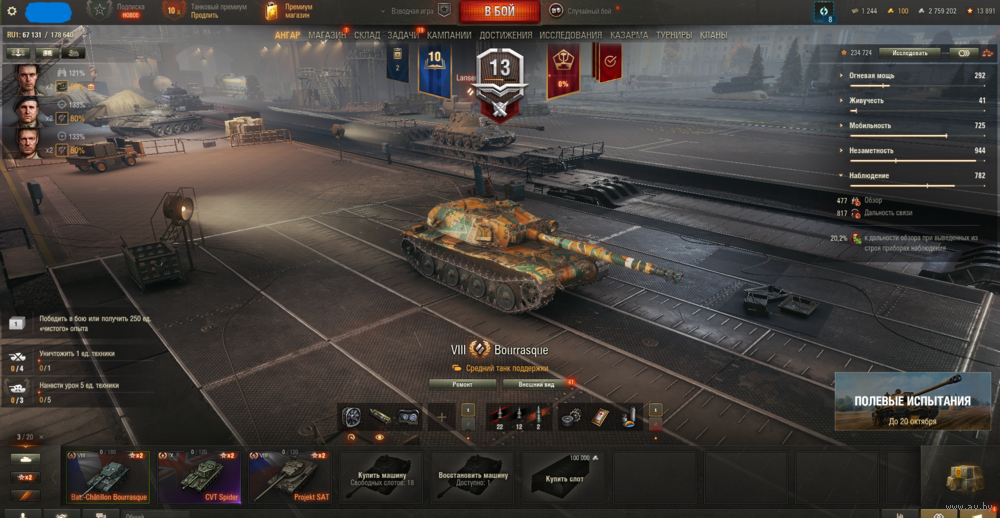
Task: Start a battle with the В БОЙ button
Action: pos(499,11)
